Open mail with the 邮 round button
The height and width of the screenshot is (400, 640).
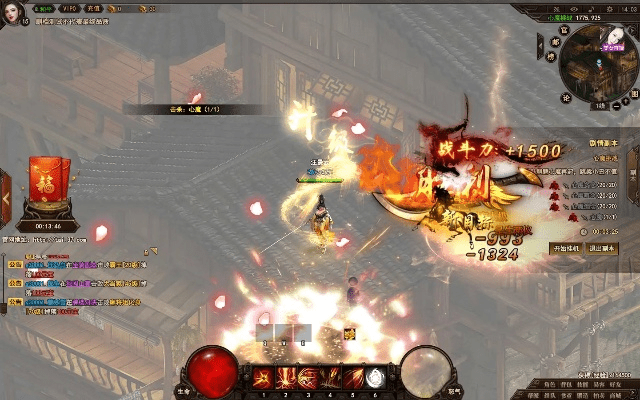tap(554, 43)
